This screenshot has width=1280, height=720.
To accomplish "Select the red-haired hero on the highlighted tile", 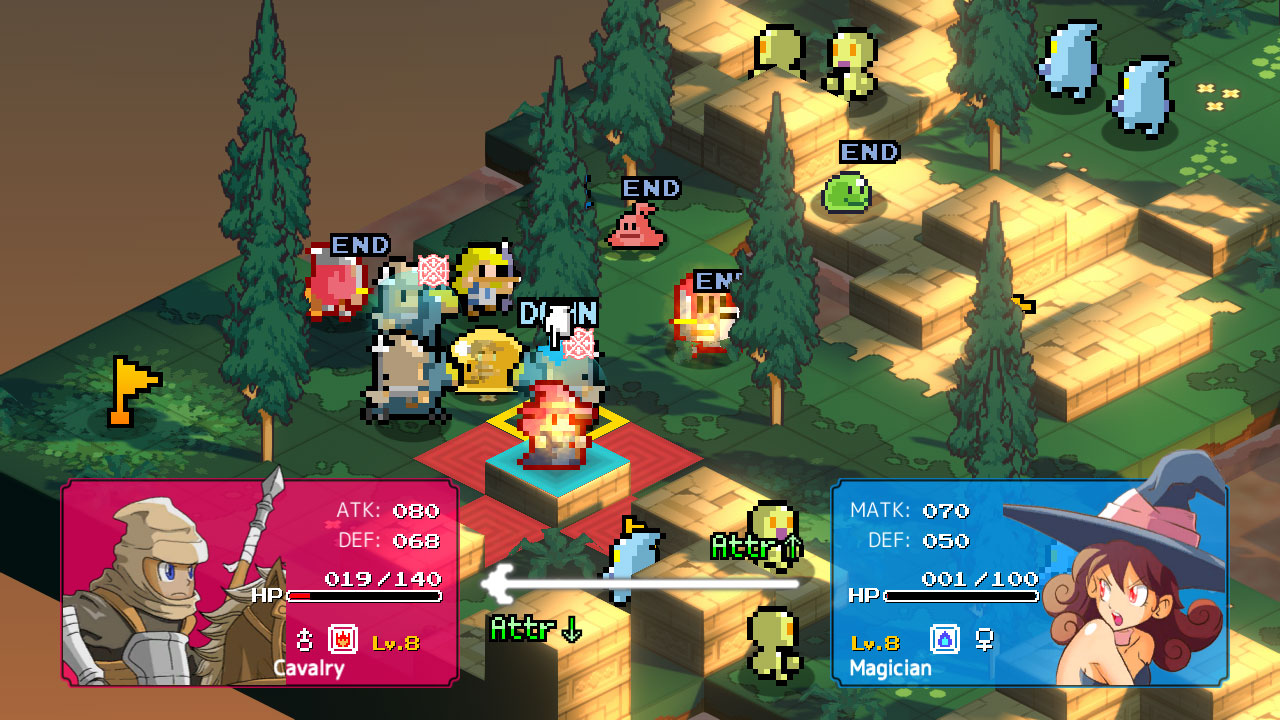I will pyautogui.click(x=556, y=425).
